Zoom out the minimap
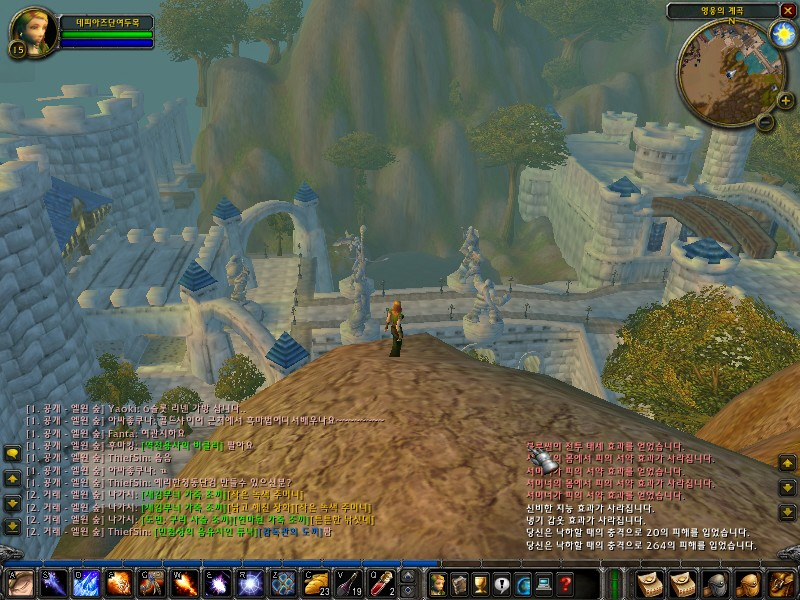800x600 pixels. (765, 122)
